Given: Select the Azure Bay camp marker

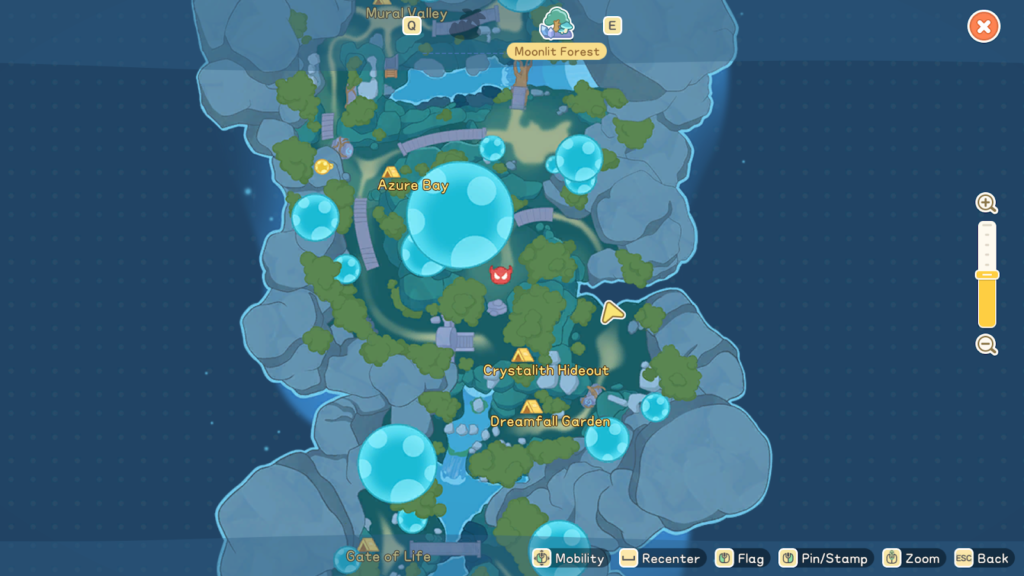Looking at the screenshot, I should (391, 172).
